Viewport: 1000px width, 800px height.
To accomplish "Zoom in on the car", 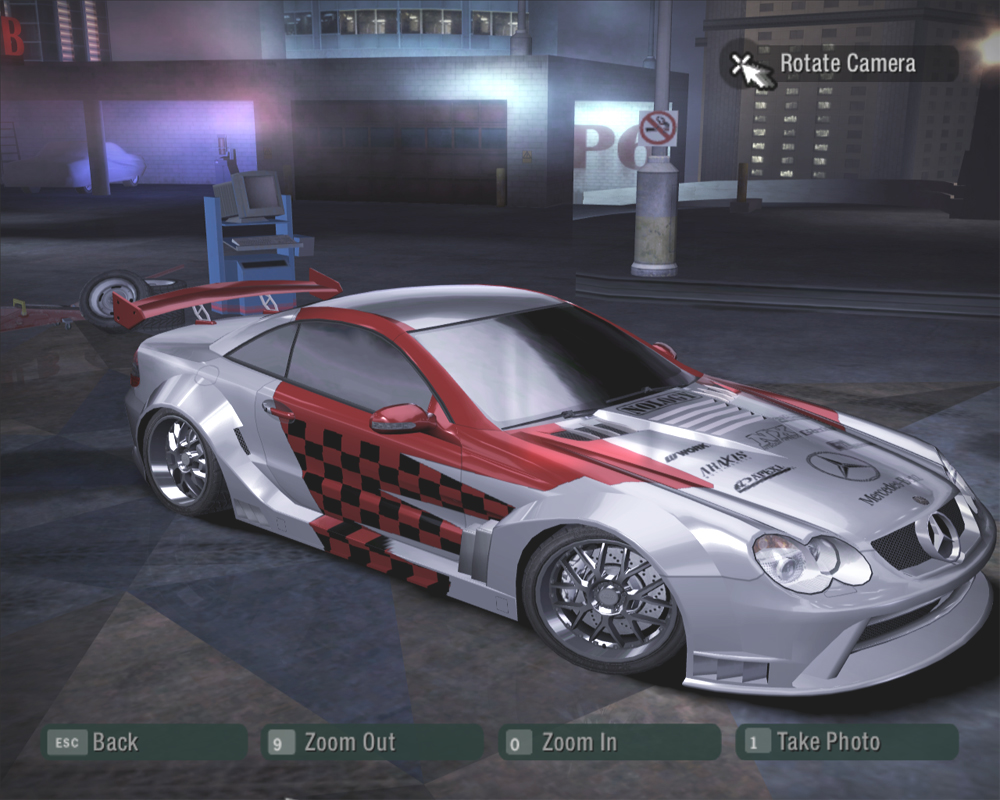I will point(608,742).
